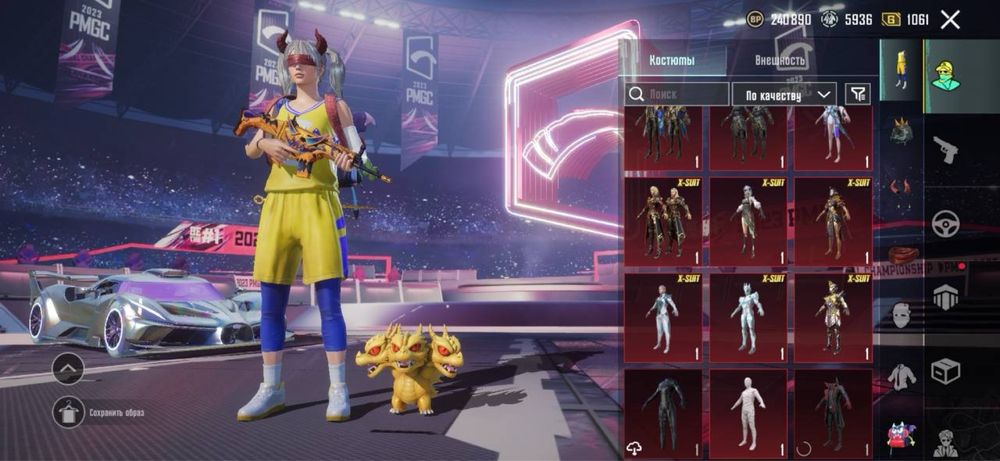
Task: Close the inventory screen with the X
Action: [950, 19]
